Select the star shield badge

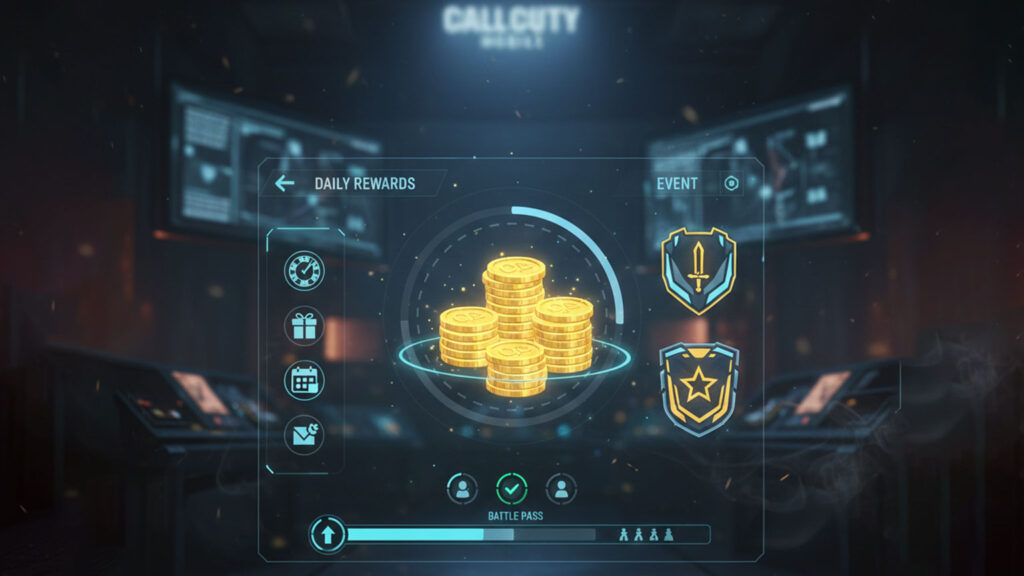click(699, 388)
